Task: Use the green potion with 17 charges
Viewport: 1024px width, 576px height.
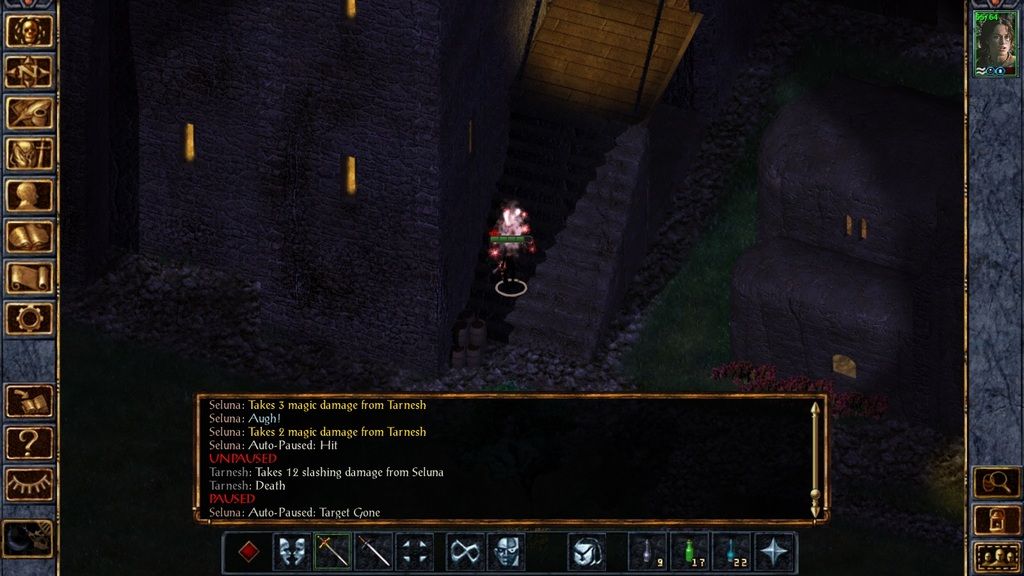Action: click(689, 552)
